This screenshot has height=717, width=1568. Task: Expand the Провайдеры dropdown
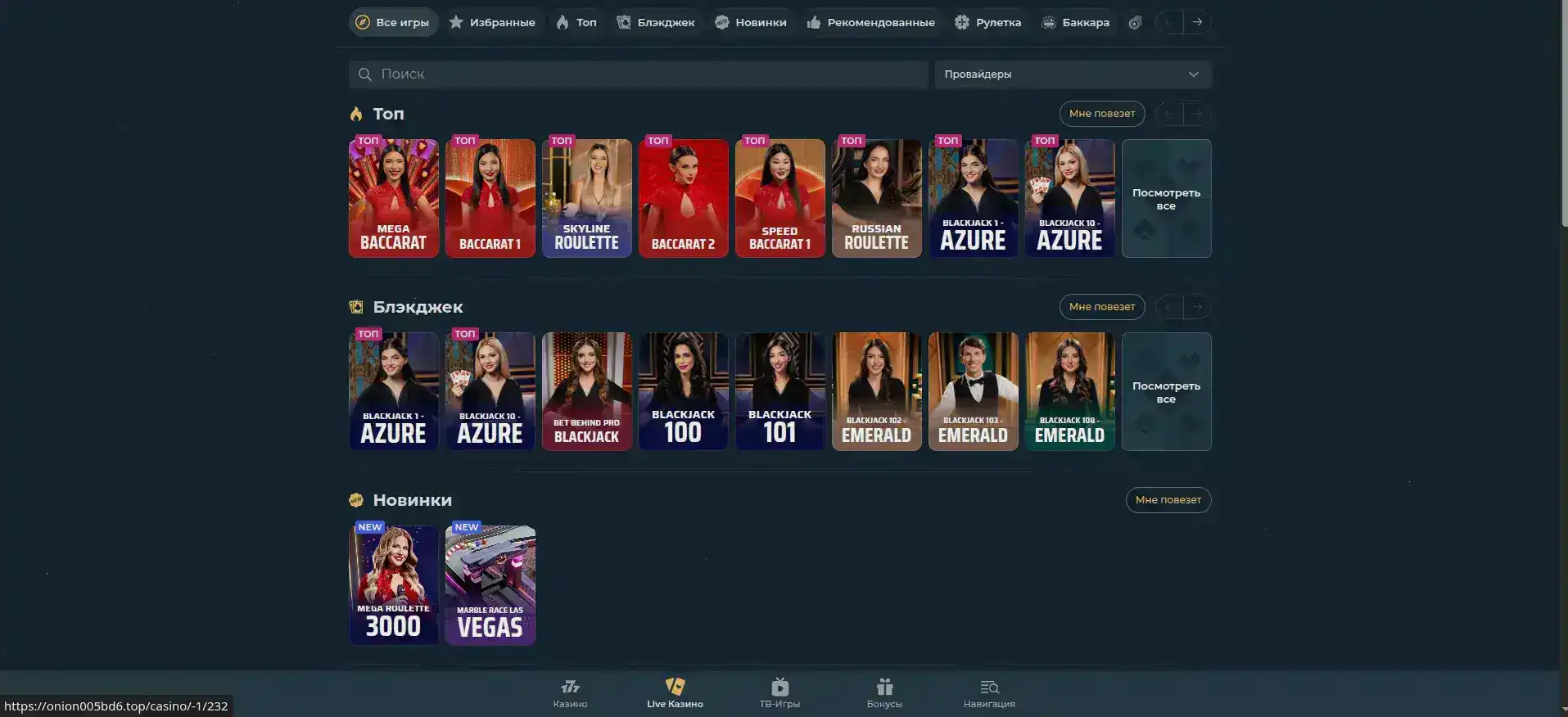(x=1073, y=74)
